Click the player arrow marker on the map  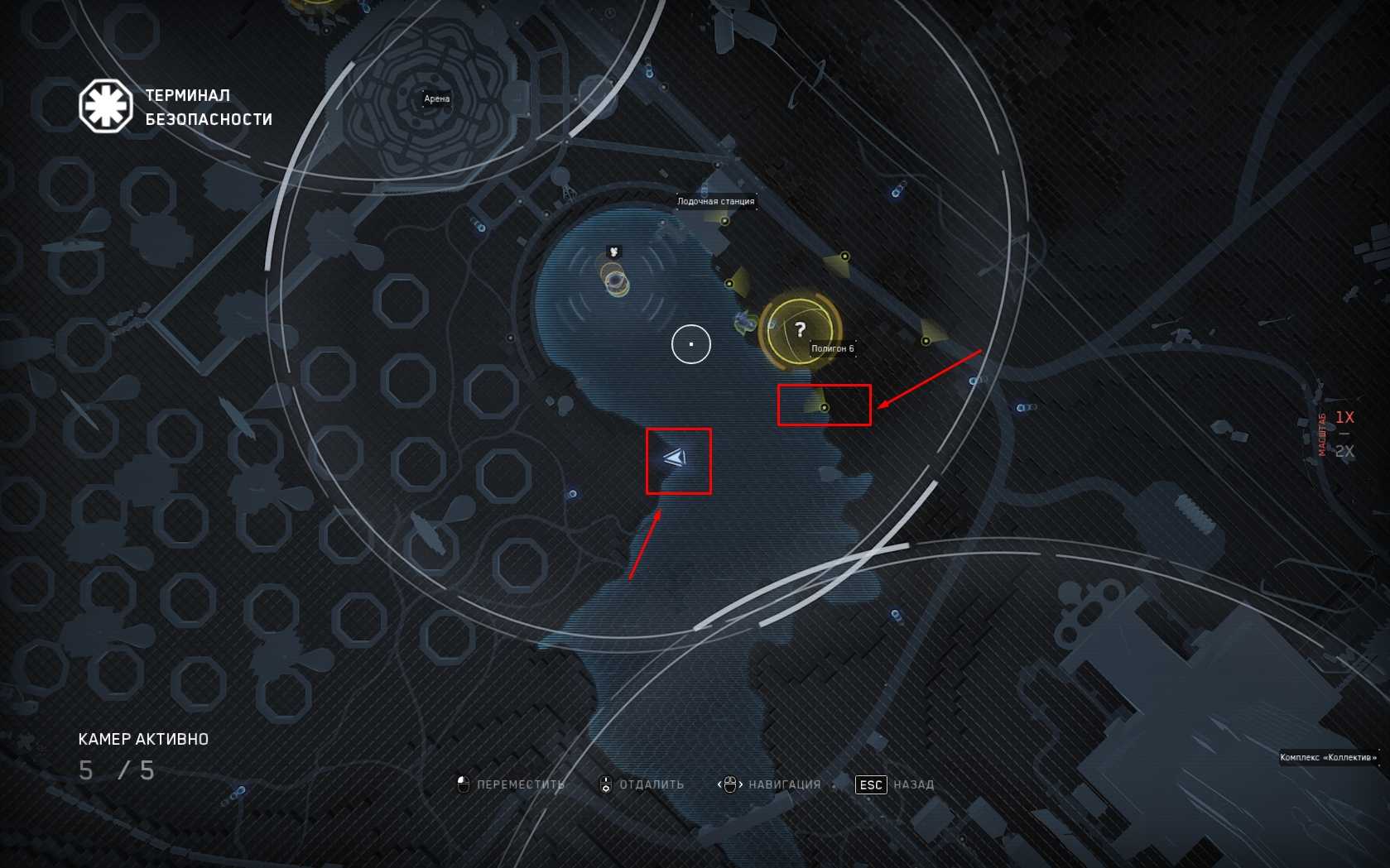[675, 458]
